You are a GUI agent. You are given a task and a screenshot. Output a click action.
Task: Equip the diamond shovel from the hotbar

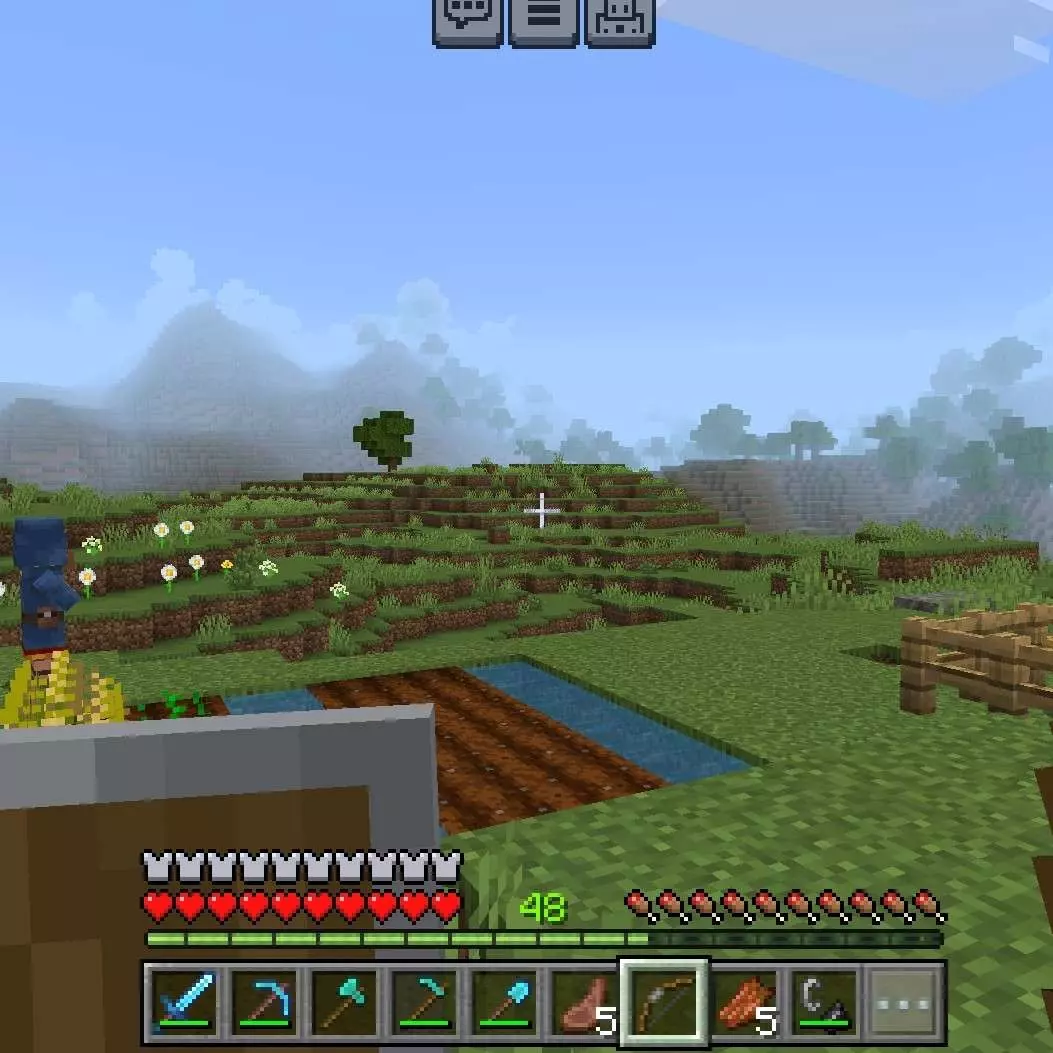(x=505, y=1002)
